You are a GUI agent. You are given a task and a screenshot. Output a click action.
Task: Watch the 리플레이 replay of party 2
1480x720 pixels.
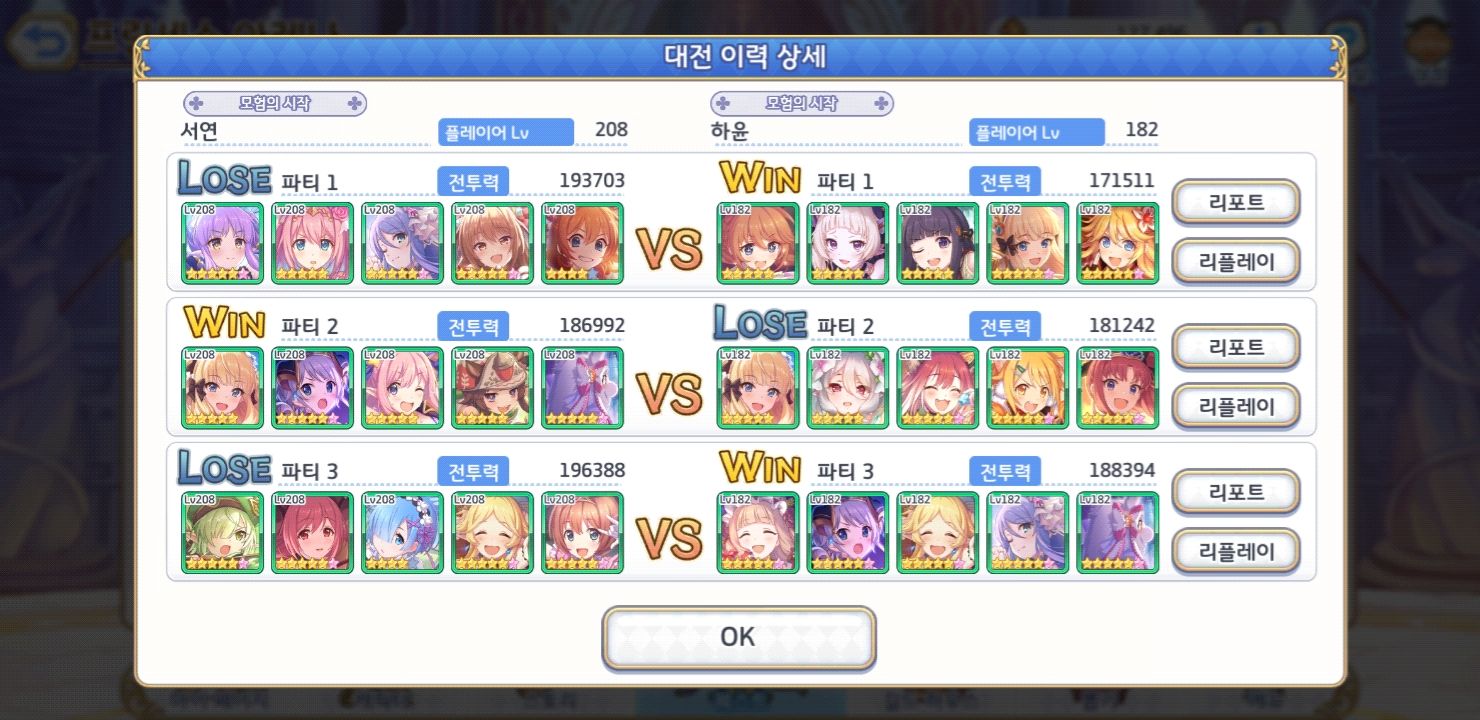(1236, 406)
